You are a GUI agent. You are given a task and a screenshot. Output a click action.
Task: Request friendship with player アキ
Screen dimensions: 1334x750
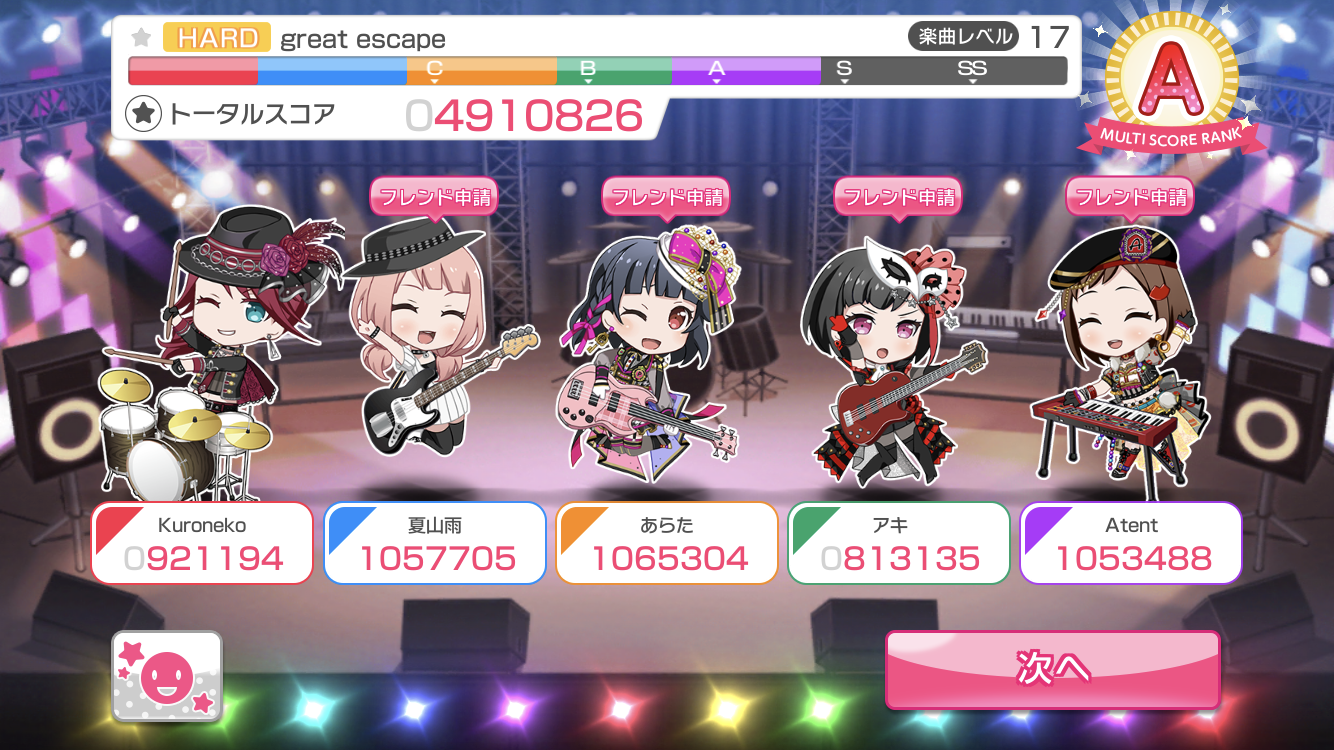coord(897,197)
